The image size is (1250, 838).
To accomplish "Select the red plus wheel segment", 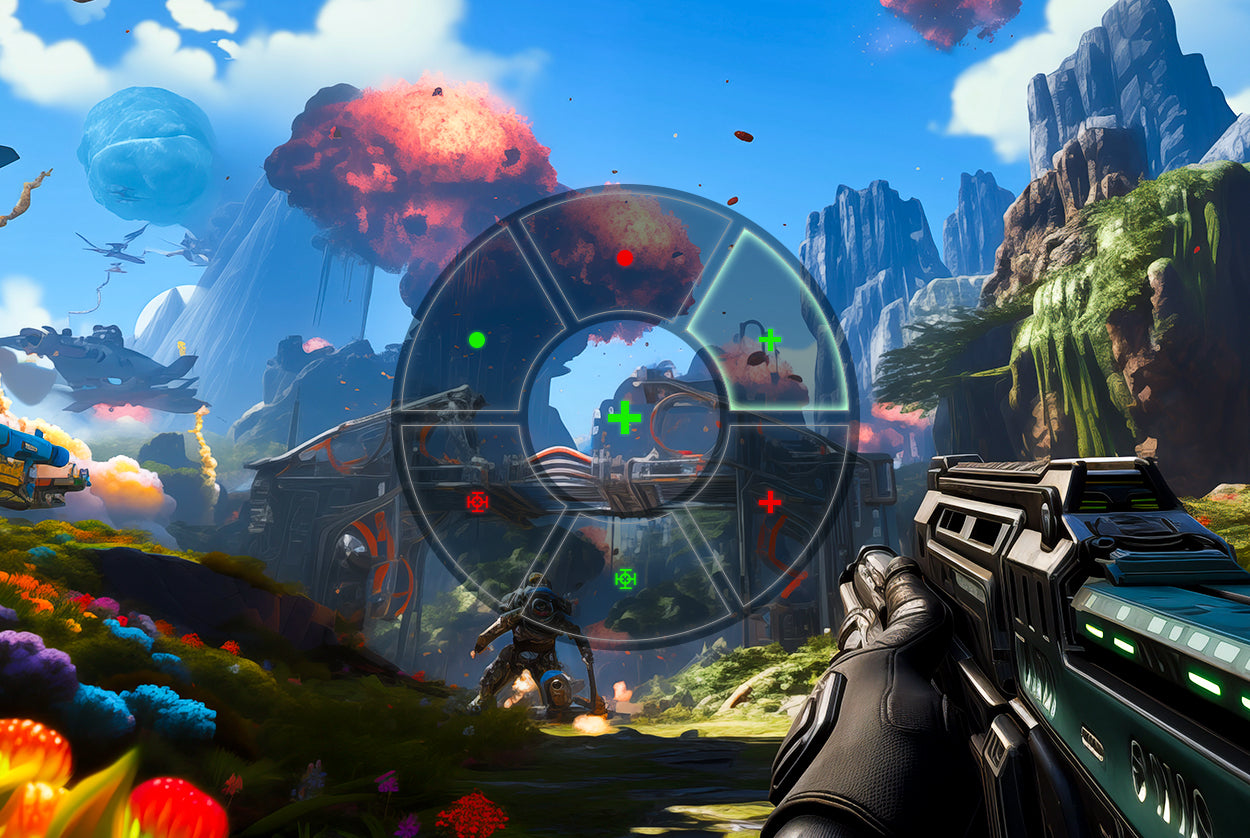I will 769,502.
